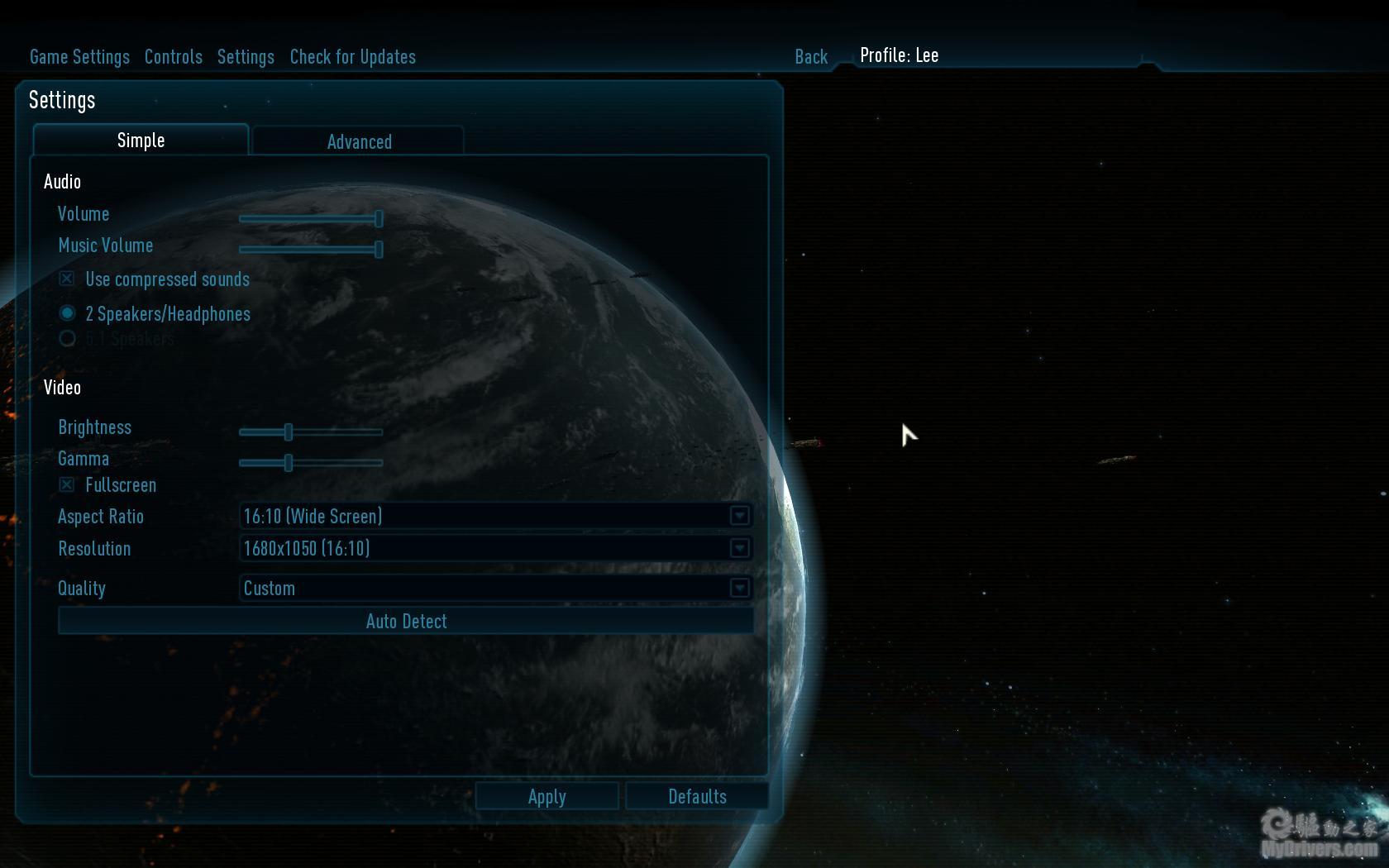Viewport: 1389px width, 868px height.
Task: Open the Aspect Ratio dropdown
Action: pos(739,517)
